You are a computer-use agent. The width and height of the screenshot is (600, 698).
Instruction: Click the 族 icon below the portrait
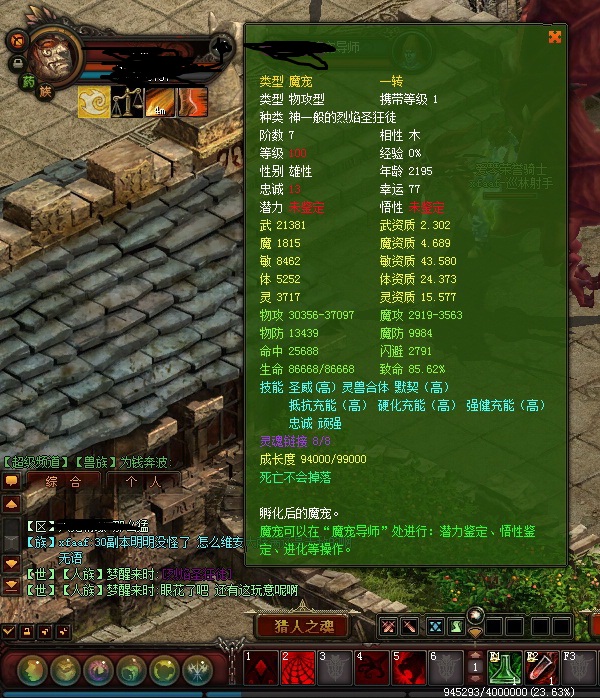(45, 90)
